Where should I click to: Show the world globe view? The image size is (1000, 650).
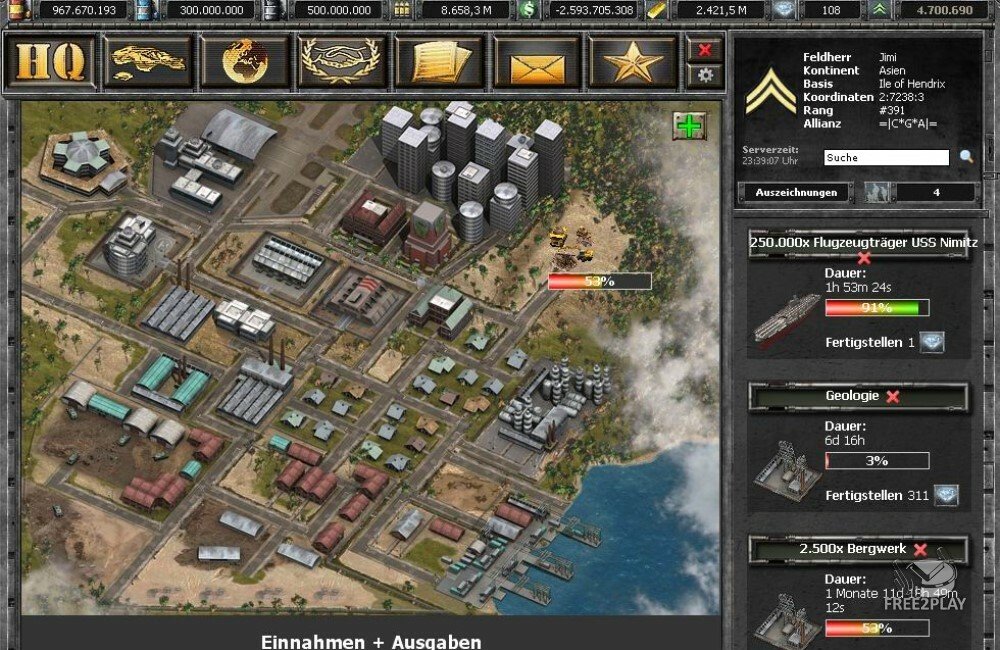coord(245,62)
